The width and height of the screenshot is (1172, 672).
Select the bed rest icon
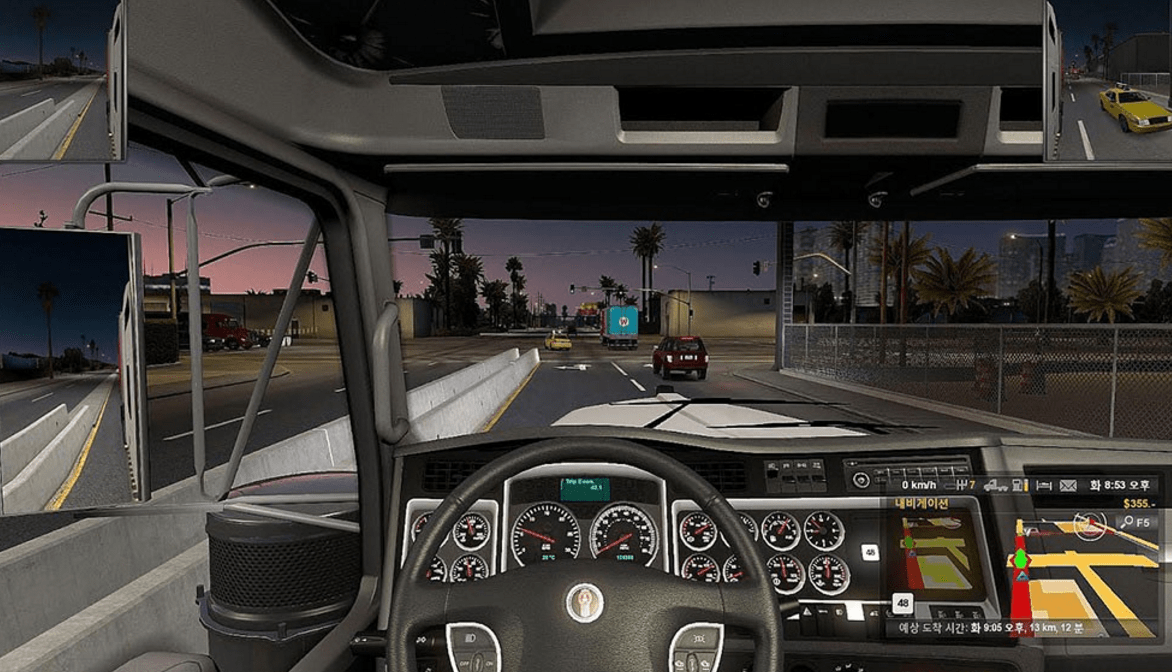tap(1043, 485)
